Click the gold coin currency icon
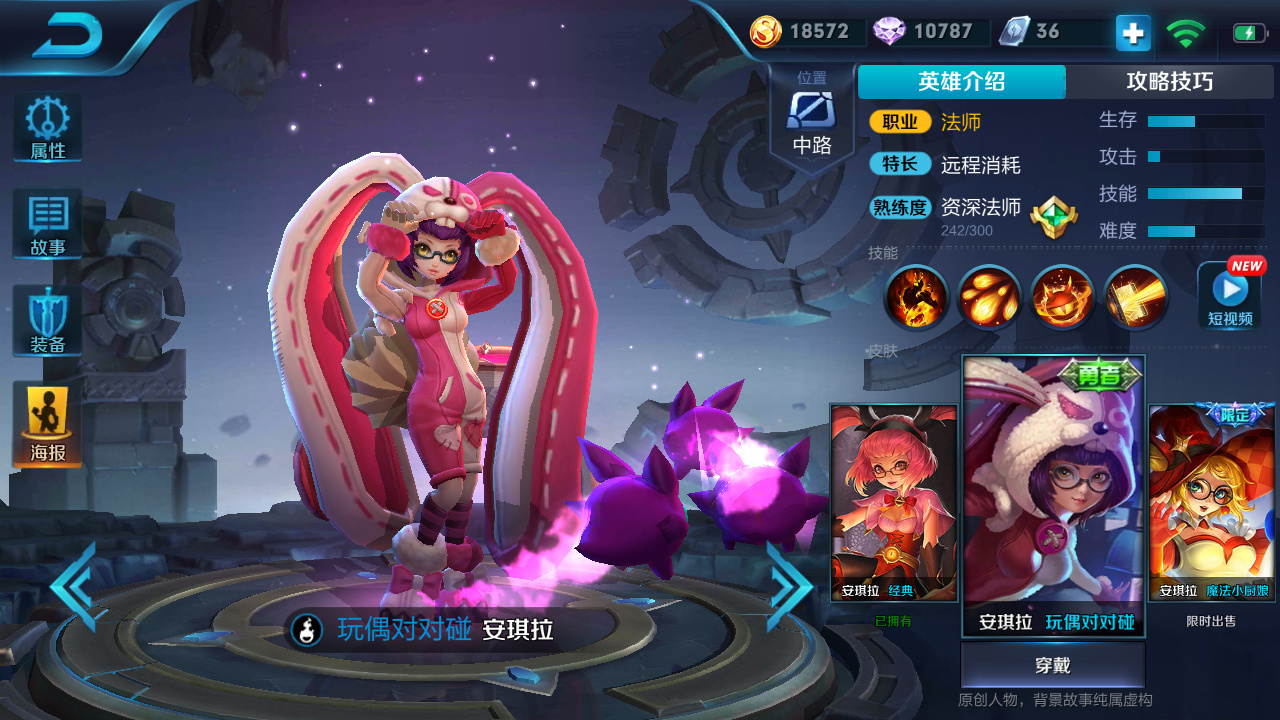 765,31
